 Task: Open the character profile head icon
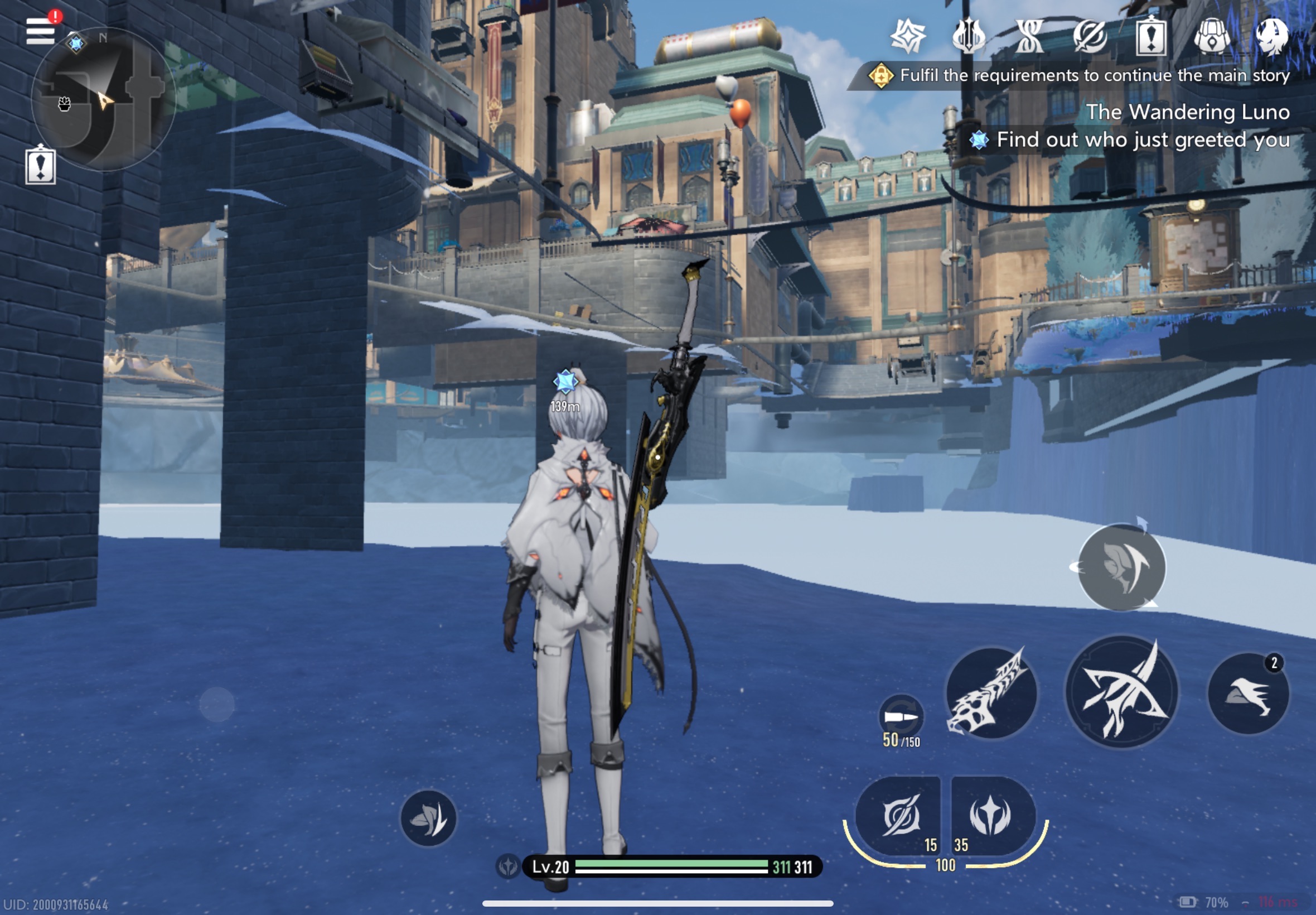click(1272, 36)
